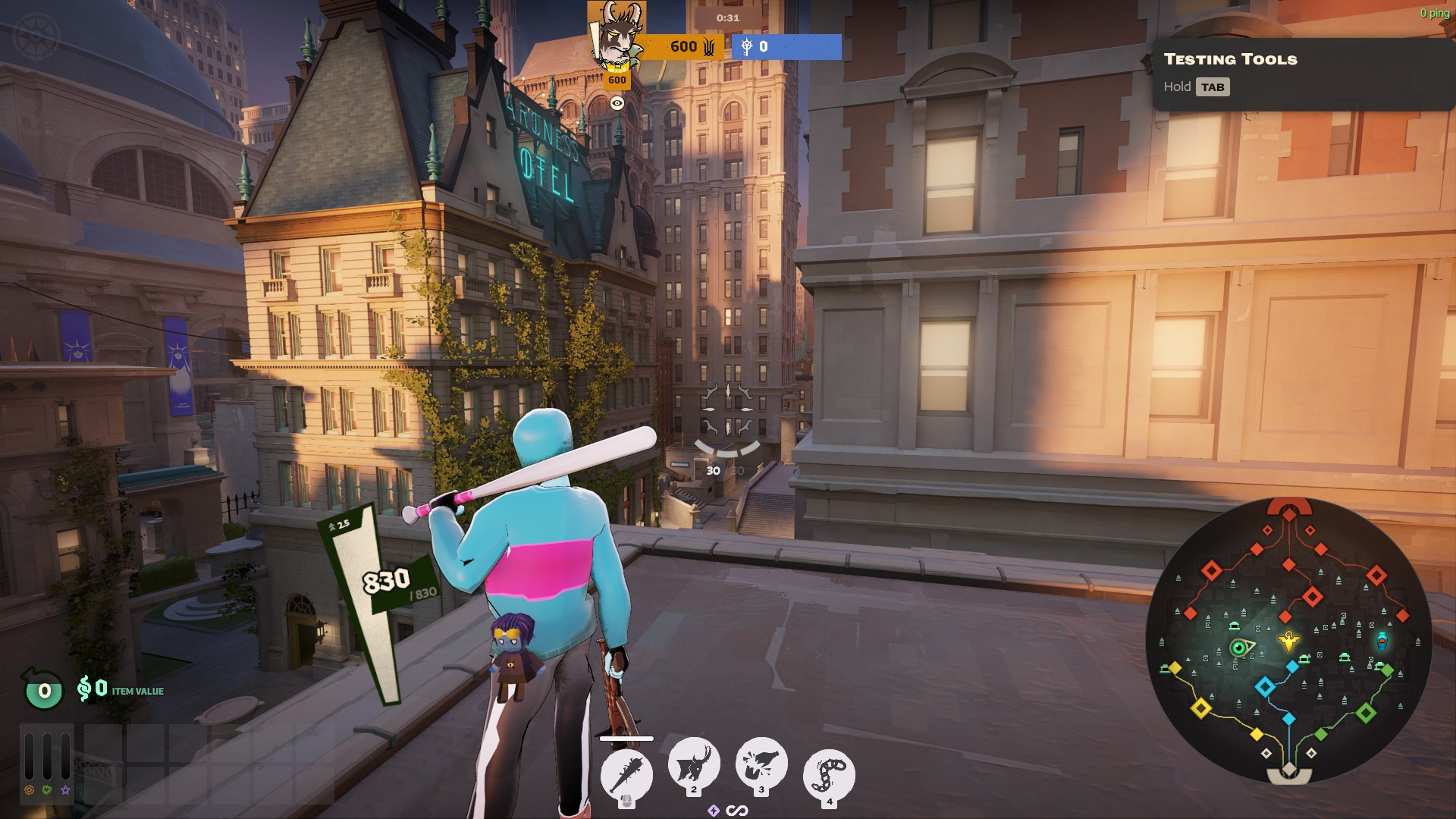1456x819 pixels.
Task: Click the purple spirit star icon
Action: point(65,790)
